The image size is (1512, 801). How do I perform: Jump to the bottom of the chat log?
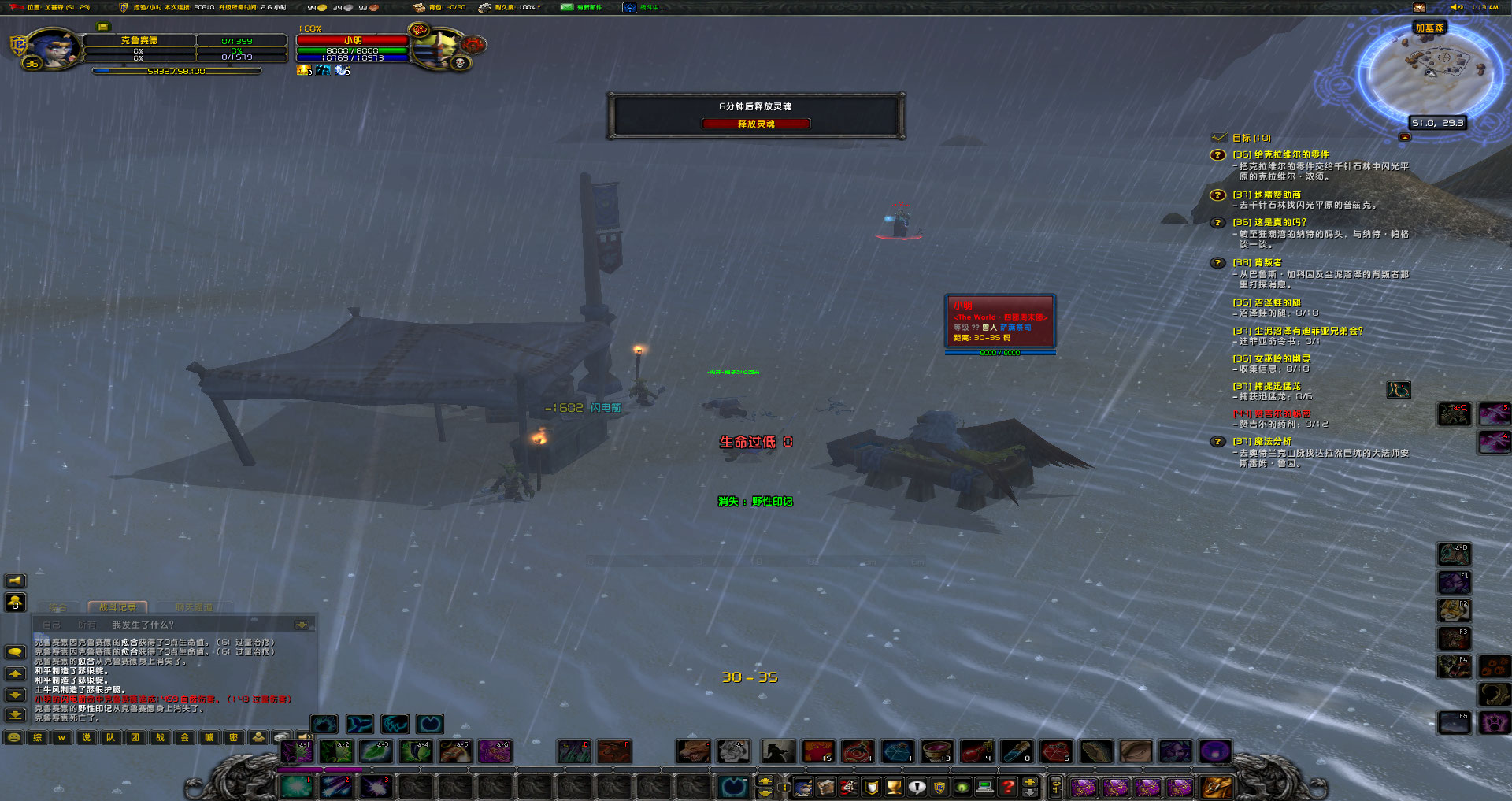(15, 715)
